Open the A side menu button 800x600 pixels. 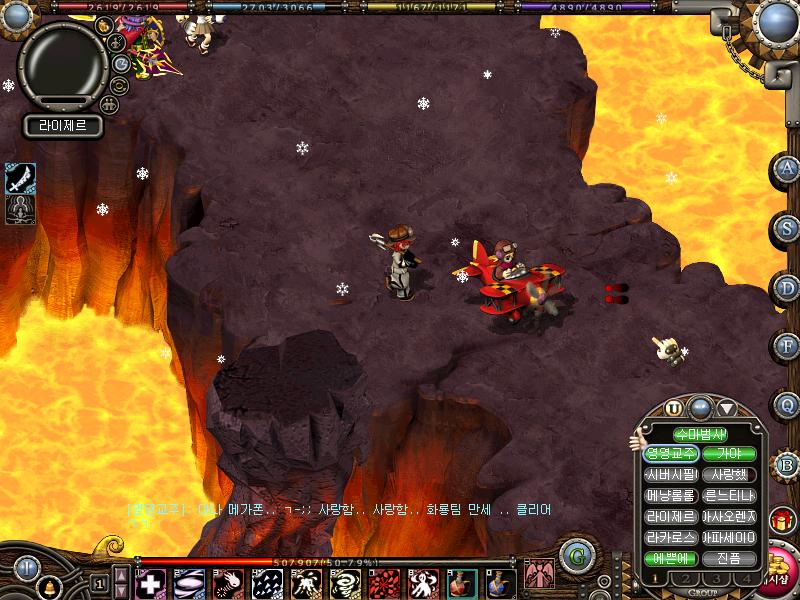(787, 169)
